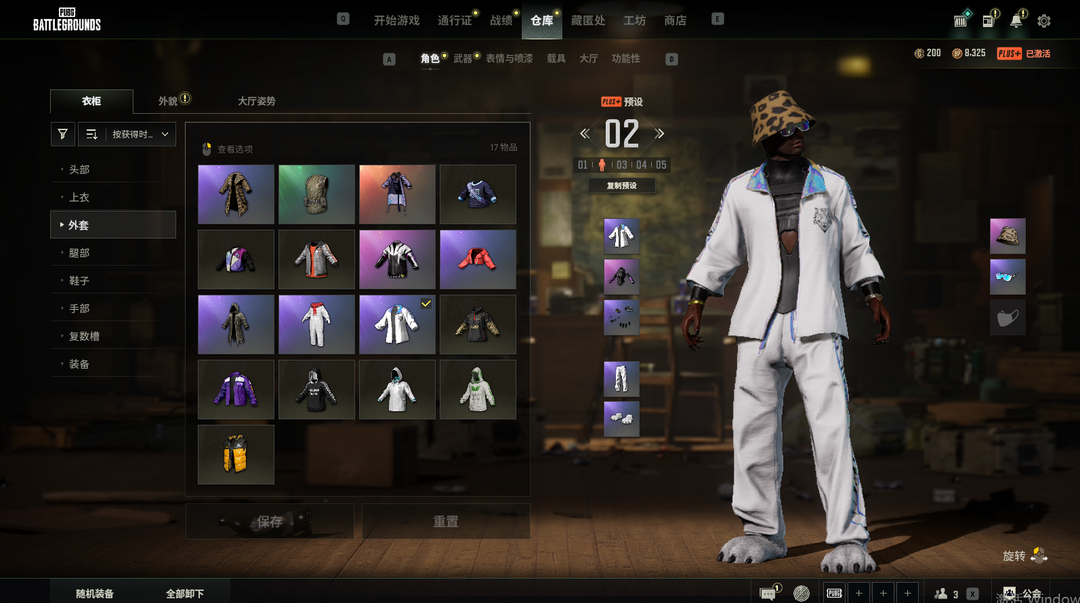
Task: Go to the 商店 shop tab
Action: coord(675,20)
